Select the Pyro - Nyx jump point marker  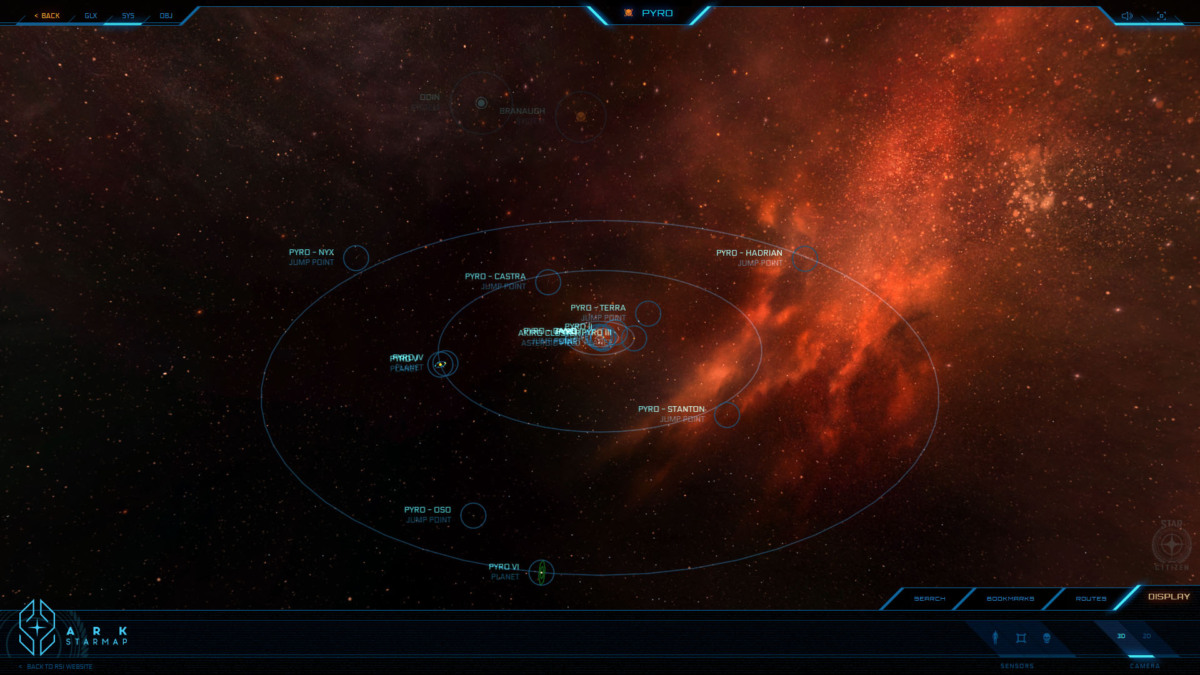coord(355,258)
